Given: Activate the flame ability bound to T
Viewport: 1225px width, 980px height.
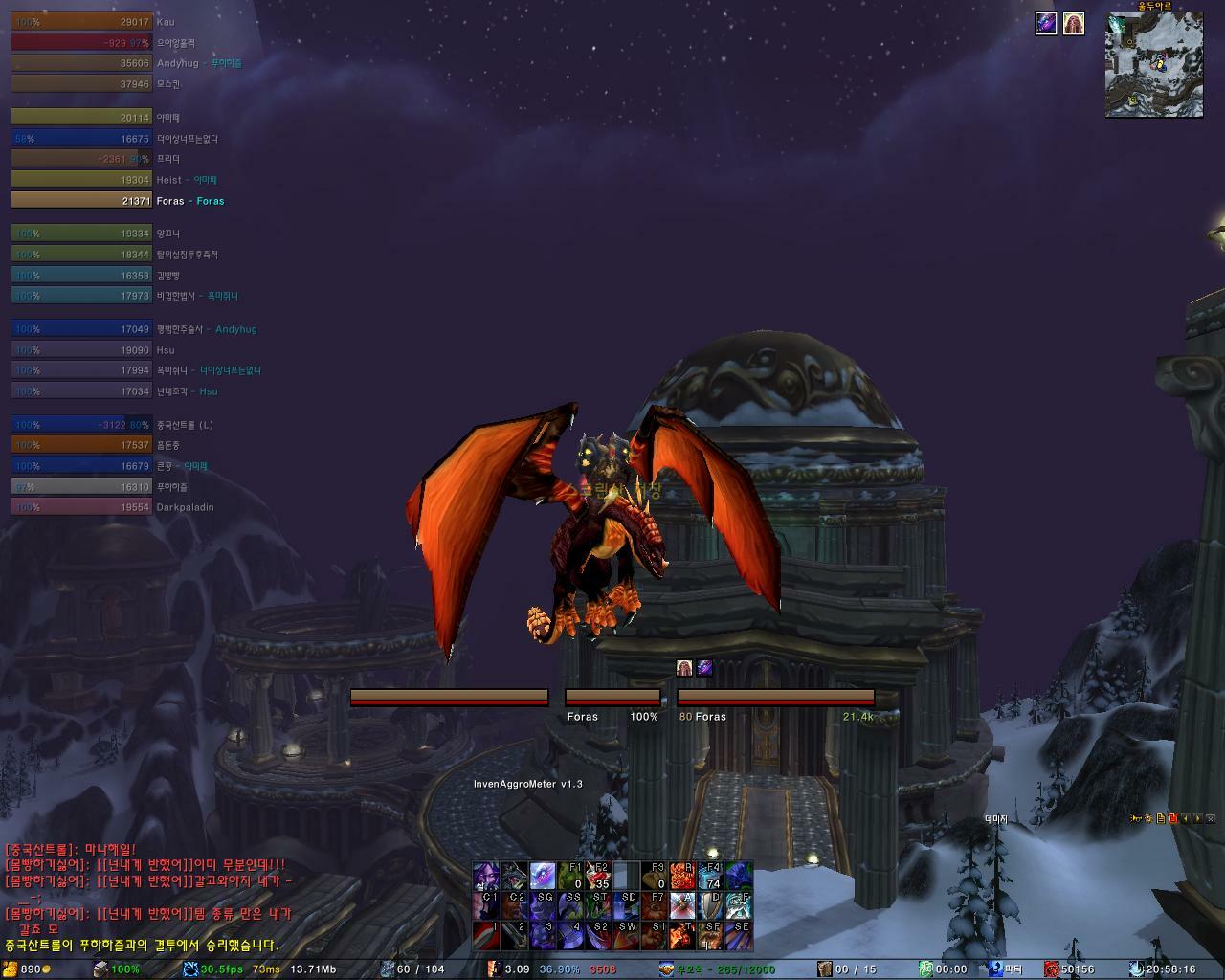Looking at the screenshot, I should pos(681,934).
